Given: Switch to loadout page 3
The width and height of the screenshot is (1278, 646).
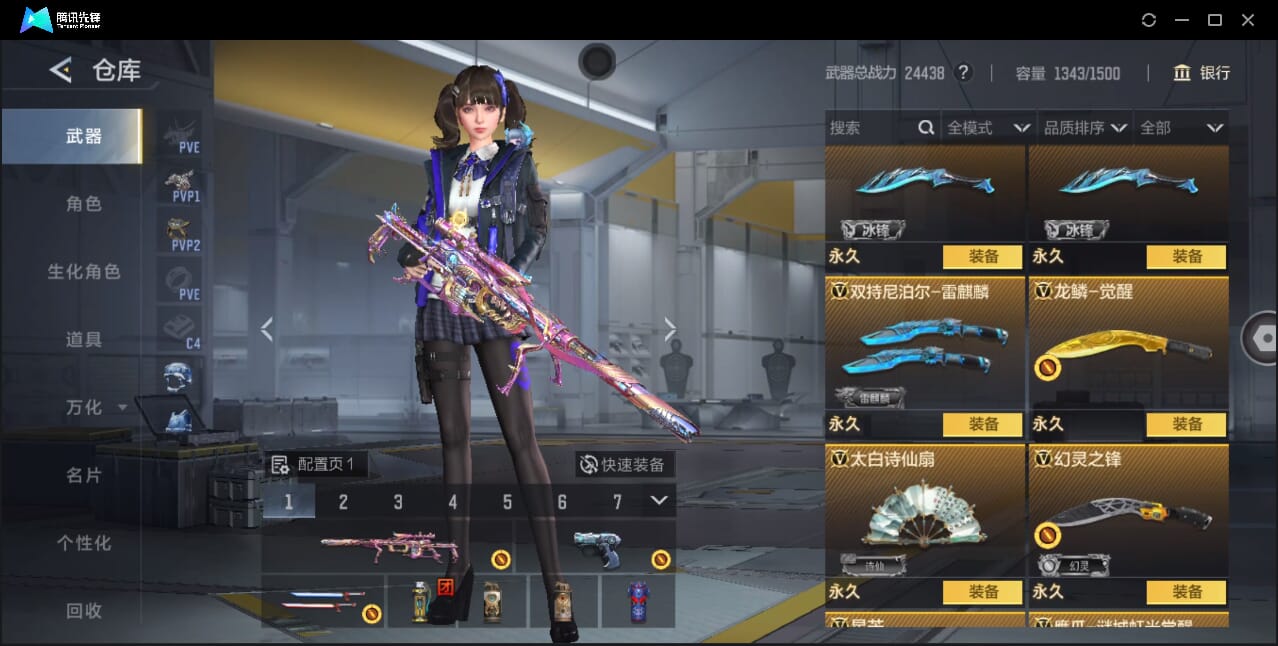Looking at the screenshot, I should tap(398, 502).
